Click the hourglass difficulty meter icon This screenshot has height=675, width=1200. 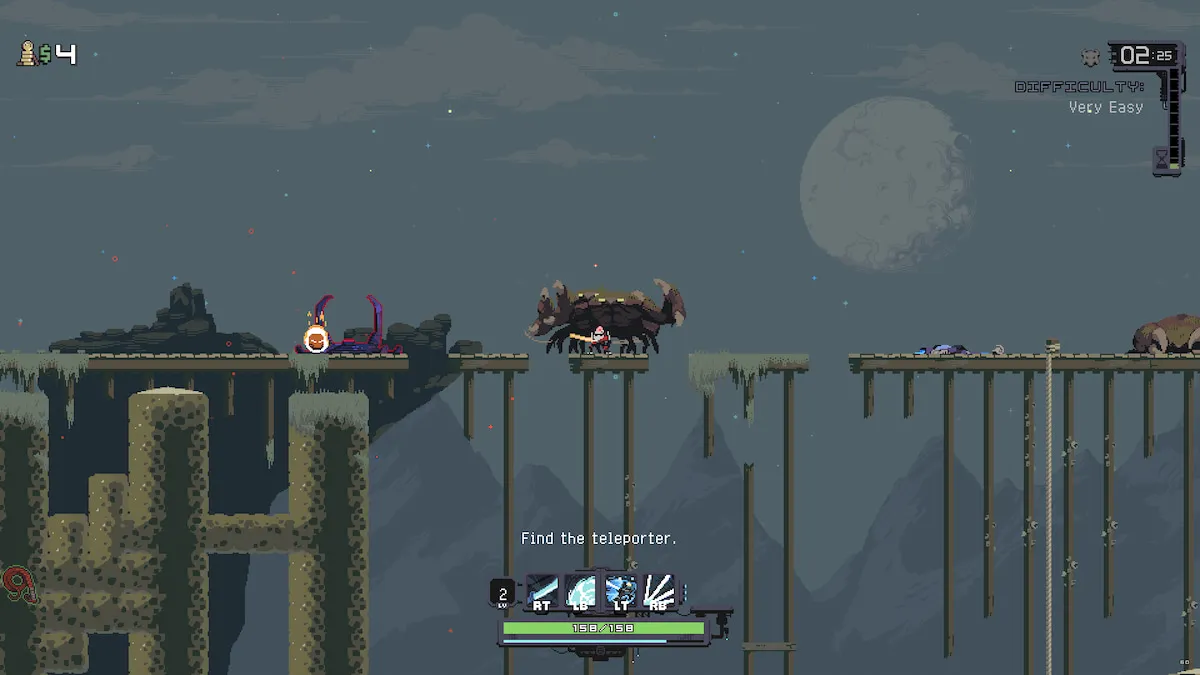pos(1162,158)
